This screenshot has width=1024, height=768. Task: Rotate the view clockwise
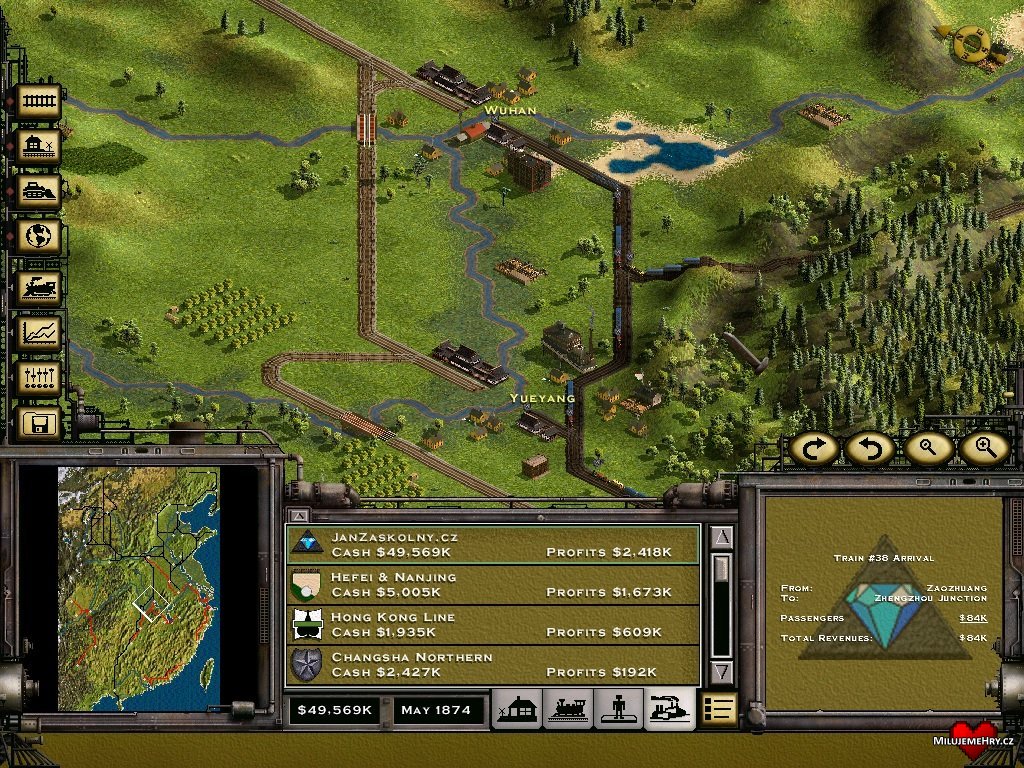click(814, 448)
